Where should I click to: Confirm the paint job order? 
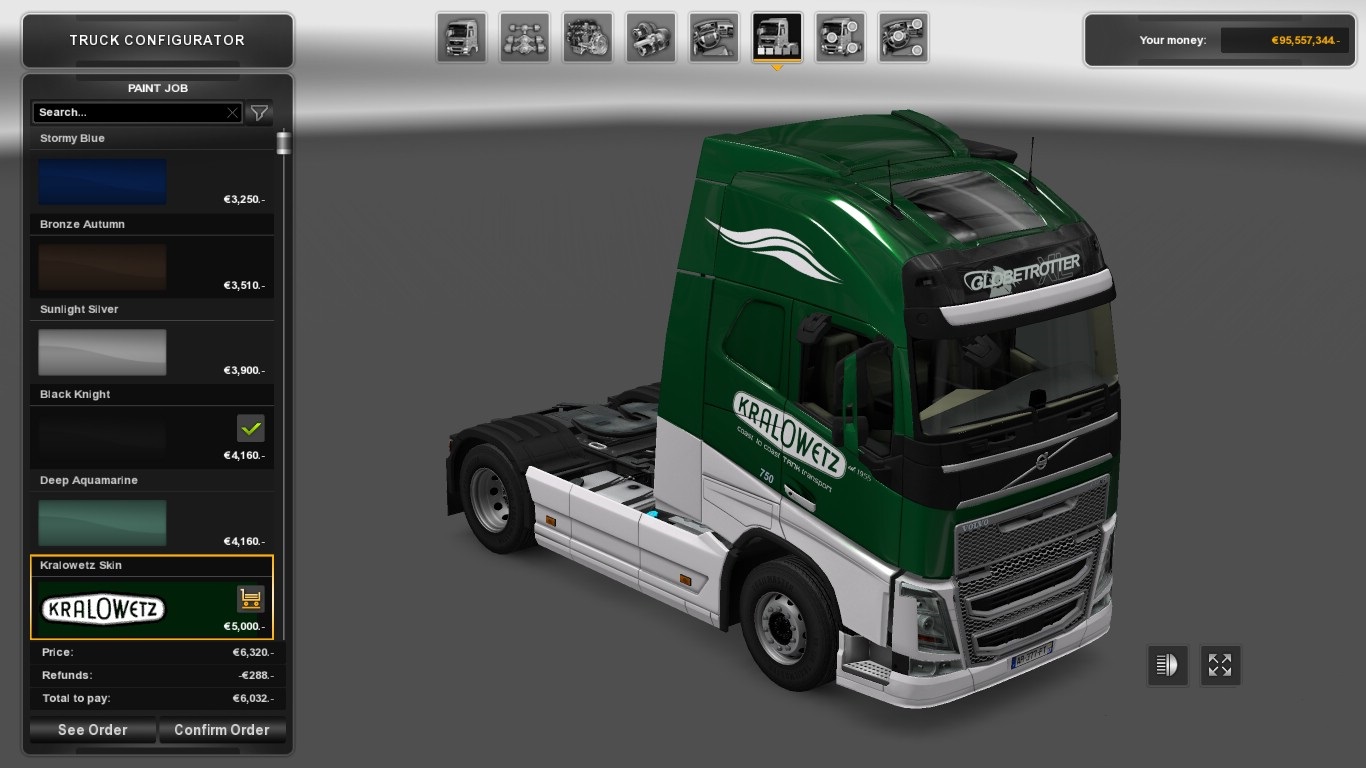221,730
